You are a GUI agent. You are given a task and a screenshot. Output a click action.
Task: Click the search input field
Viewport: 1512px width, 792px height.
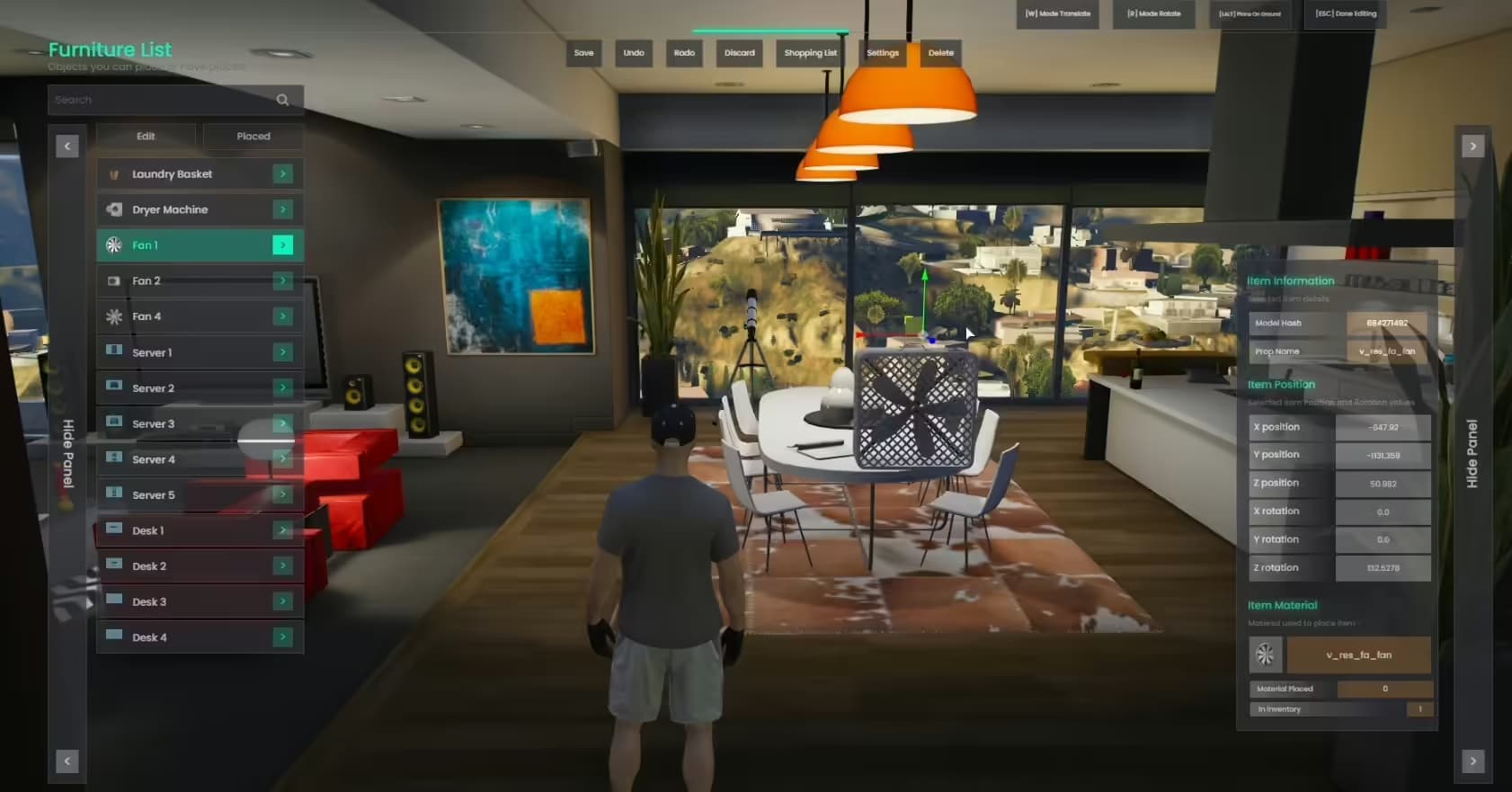[162, 99]
